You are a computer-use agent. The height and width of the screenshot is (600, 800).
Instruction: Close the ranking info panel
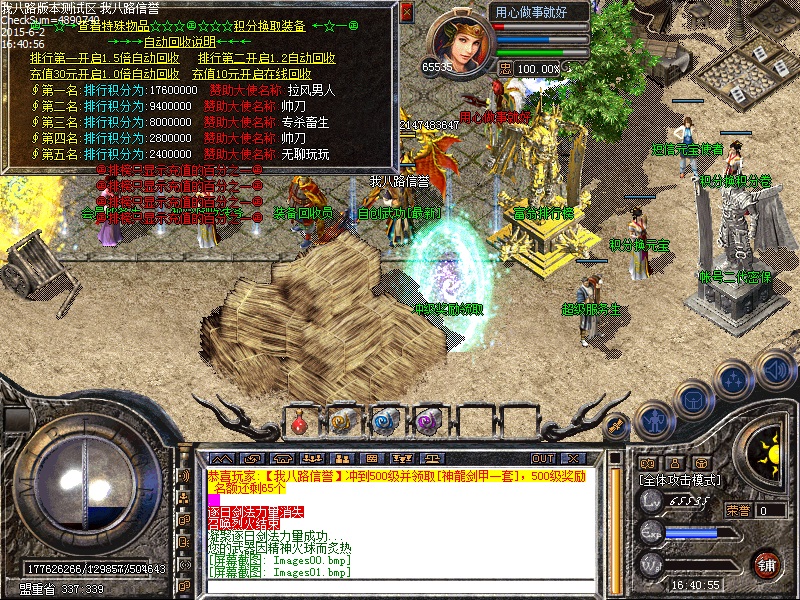point(406,13)
